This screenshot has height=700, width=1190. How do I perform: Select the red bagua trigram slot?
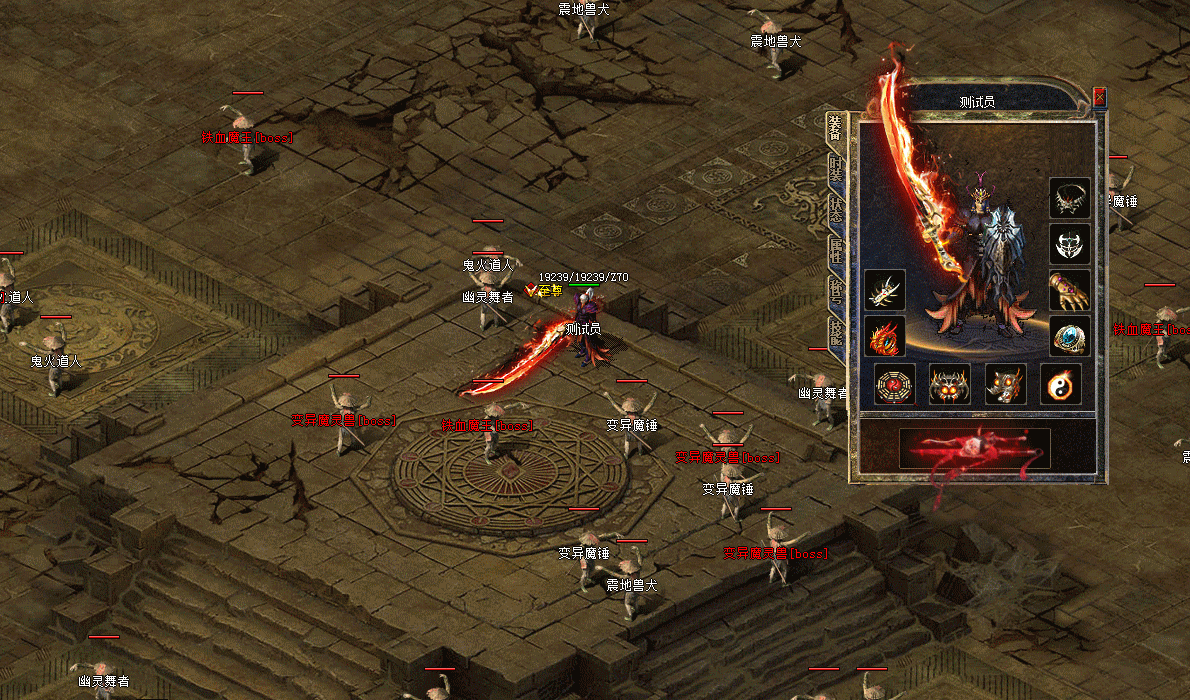point(894,384)
